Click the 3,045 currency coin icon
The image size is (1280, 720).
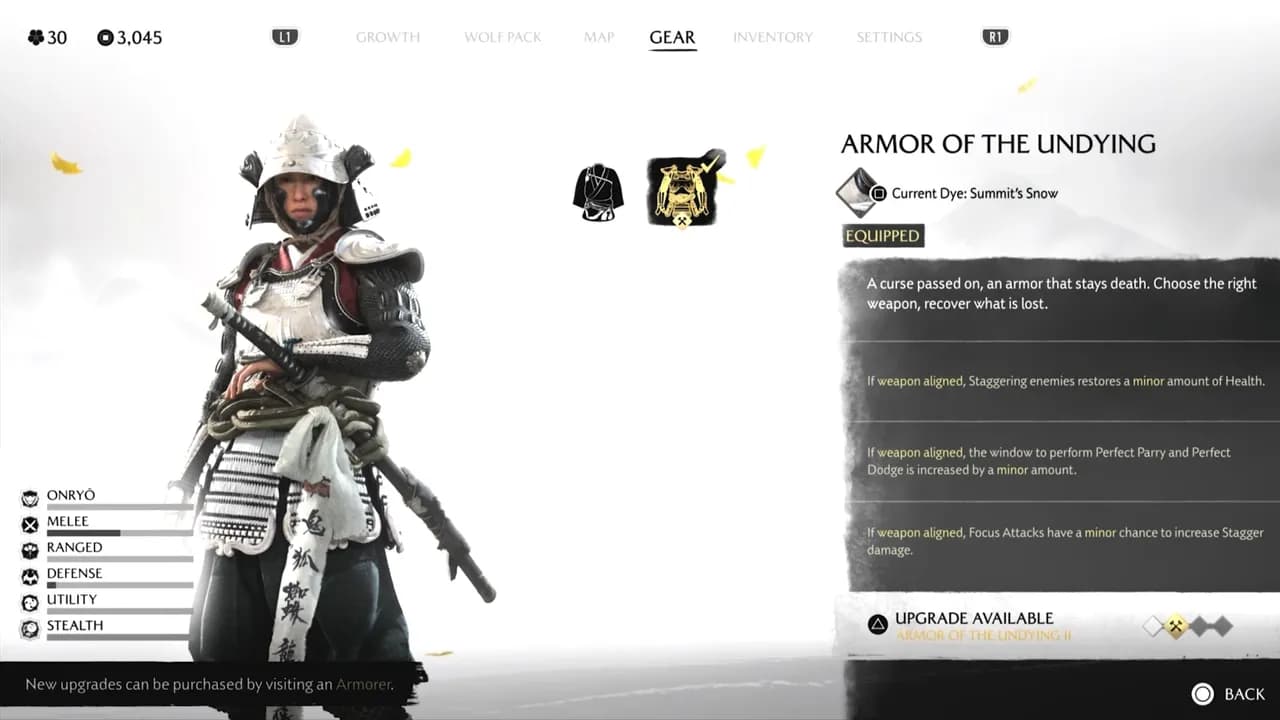point(104,37)
